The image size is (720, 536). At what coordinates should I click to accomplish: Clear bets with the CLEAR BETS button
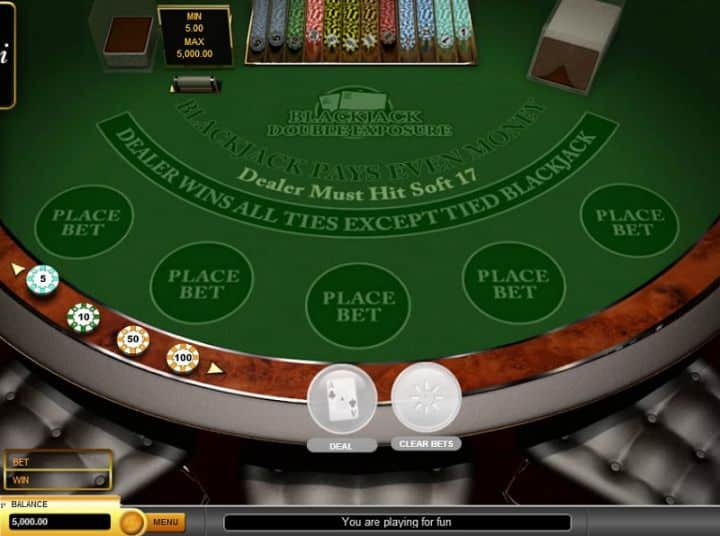[x=426, y=397]
